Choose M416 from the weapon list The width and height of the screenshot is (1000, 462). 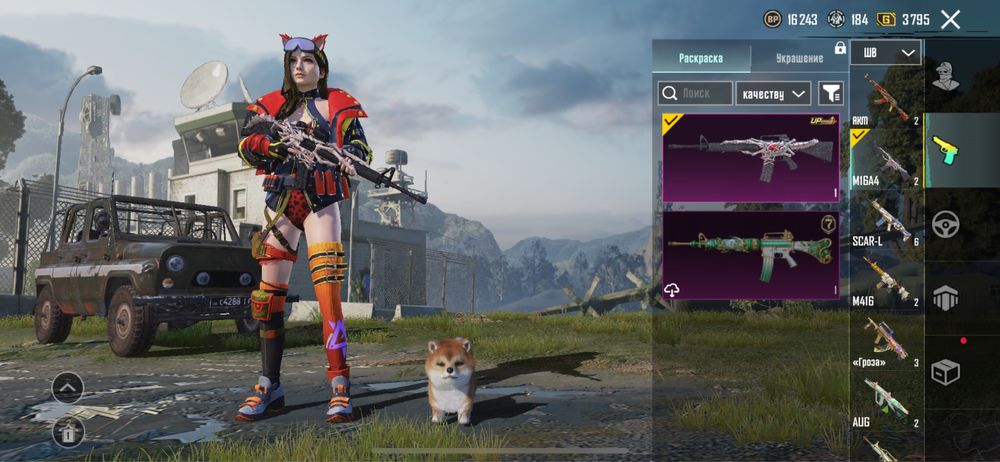click(886, 284)
